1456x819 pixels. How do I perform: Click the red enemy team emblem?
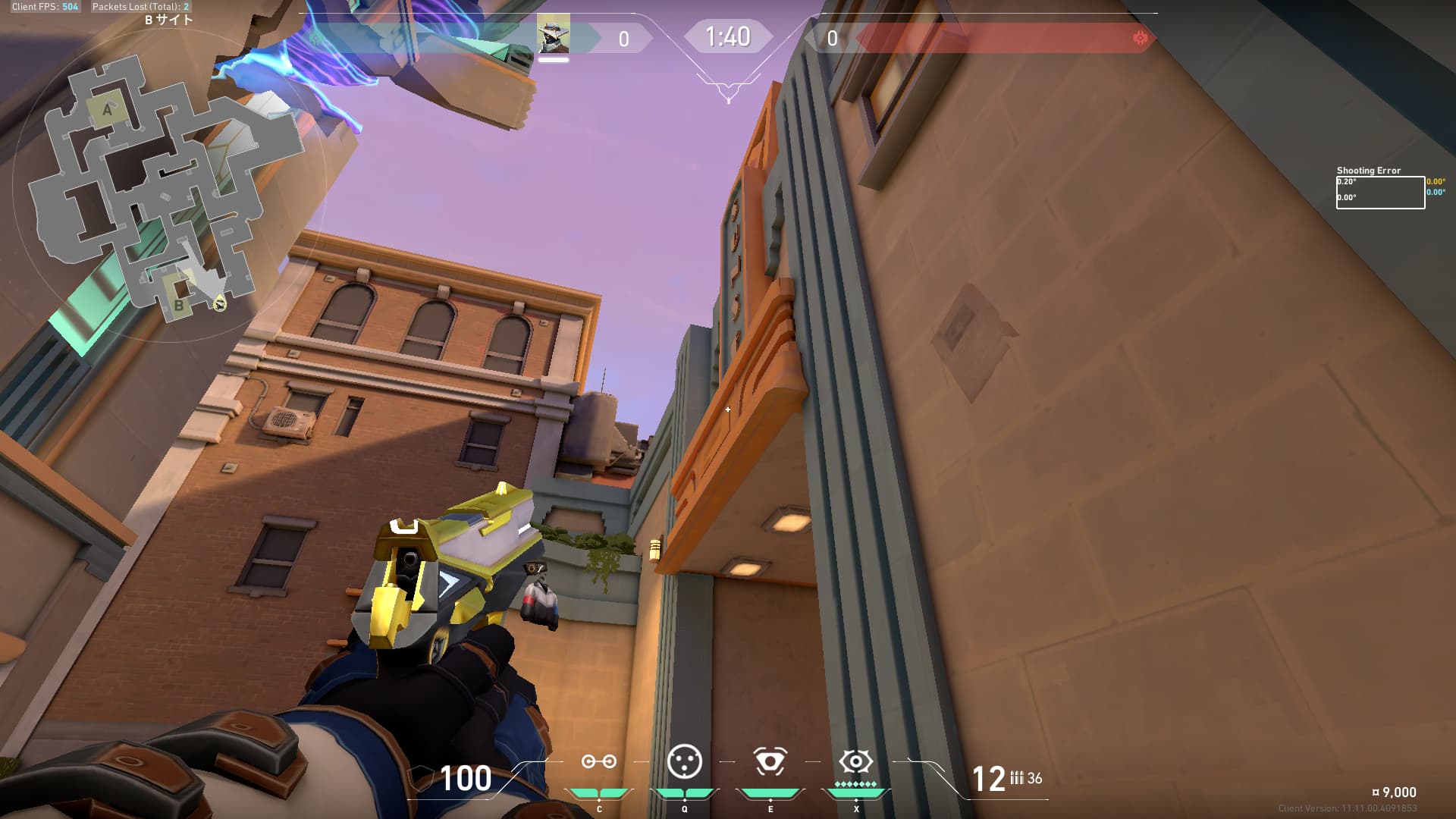1140,38
